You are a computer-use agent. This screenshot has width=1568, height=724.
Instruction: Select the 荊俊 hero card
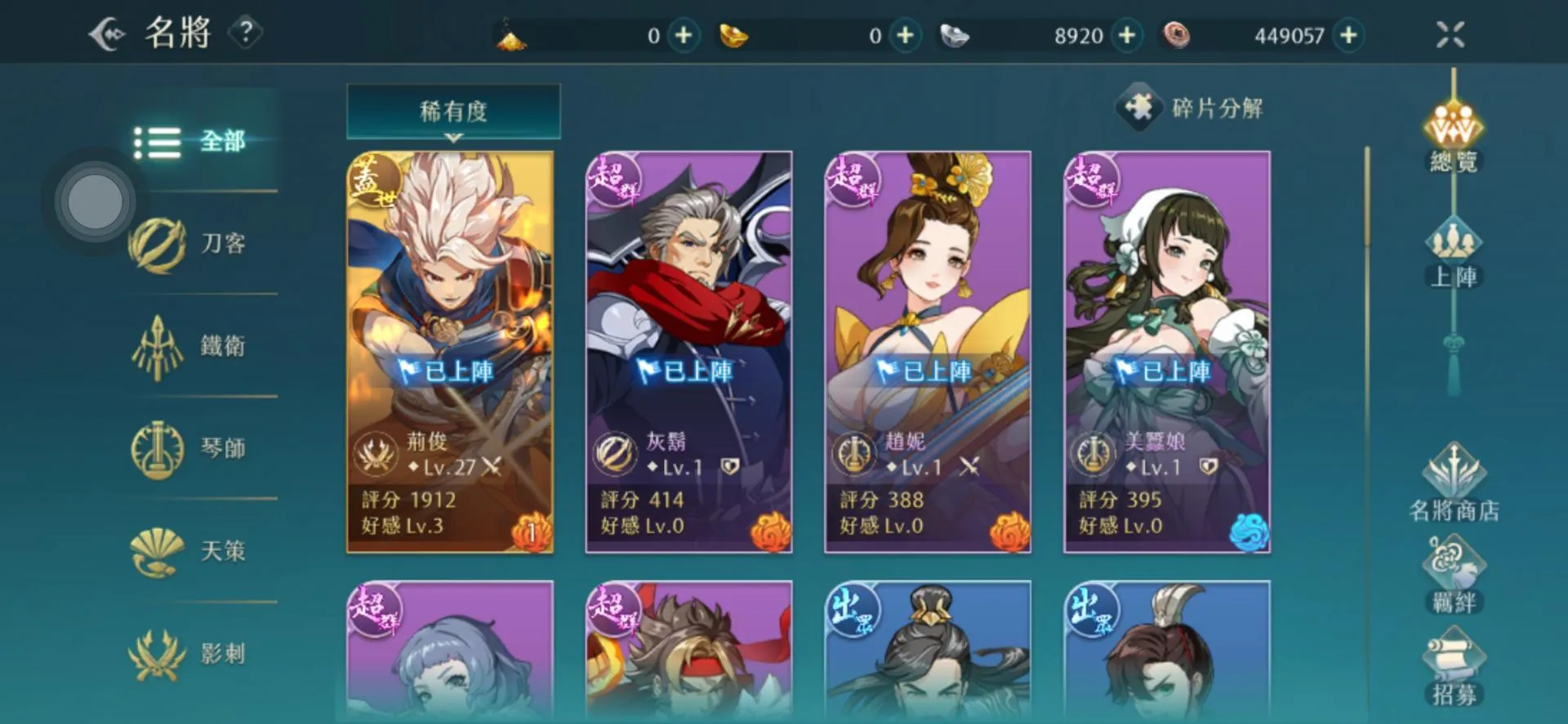450,352
